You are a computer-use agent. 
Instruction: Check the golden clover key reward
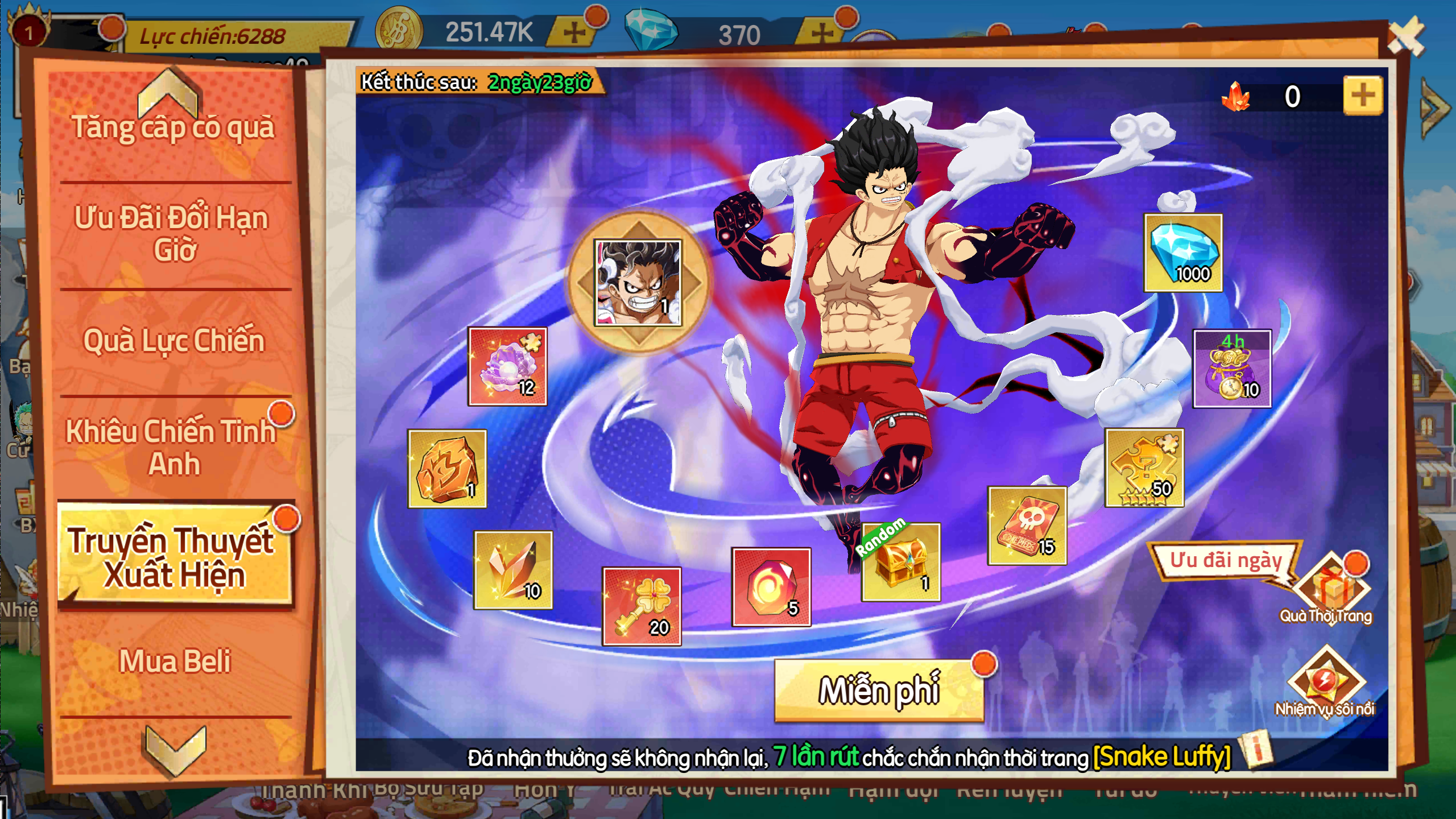[x=642, y=606]
